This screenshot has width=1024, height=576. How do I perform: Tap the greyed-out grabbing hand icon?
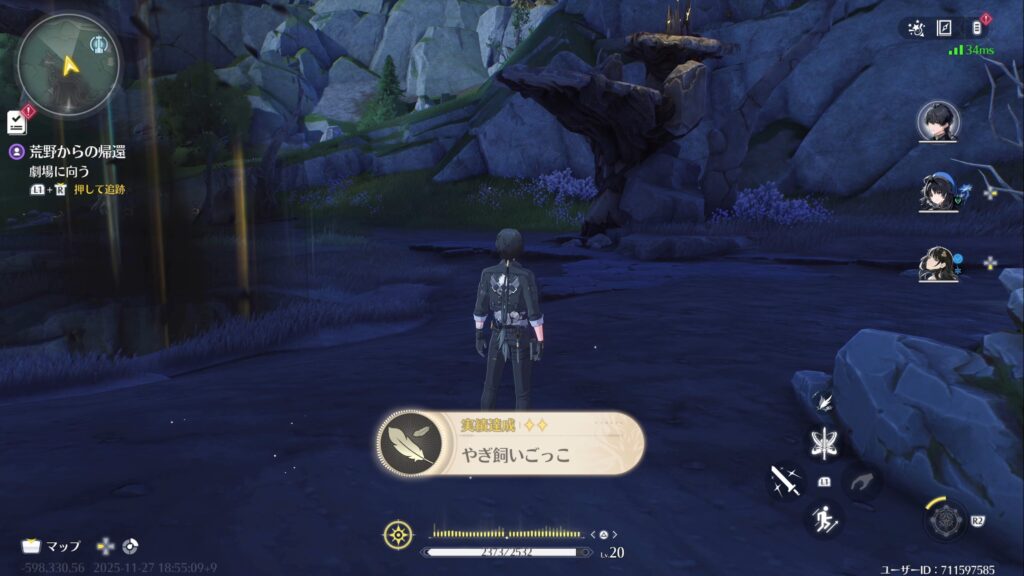coord(862,481)
